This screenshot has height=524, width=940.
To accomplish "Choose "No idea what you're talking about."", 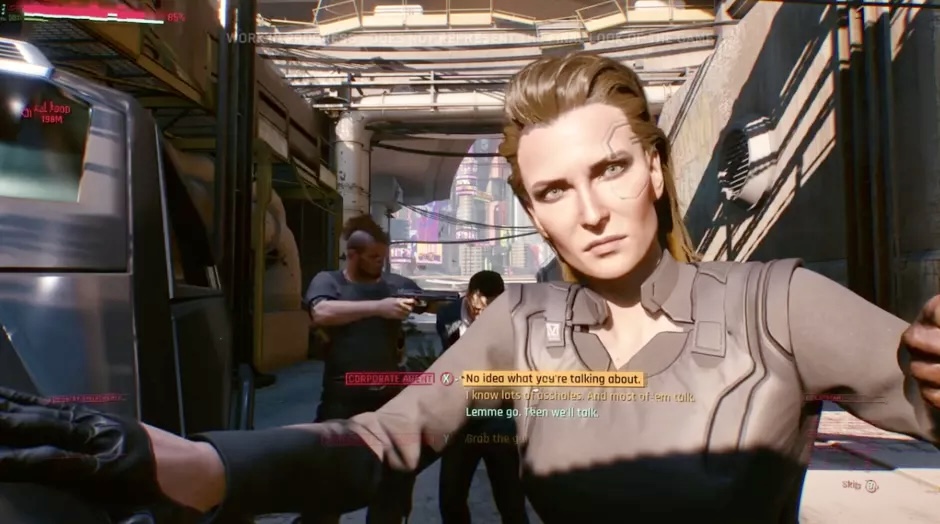I will (x=553, y=380).
